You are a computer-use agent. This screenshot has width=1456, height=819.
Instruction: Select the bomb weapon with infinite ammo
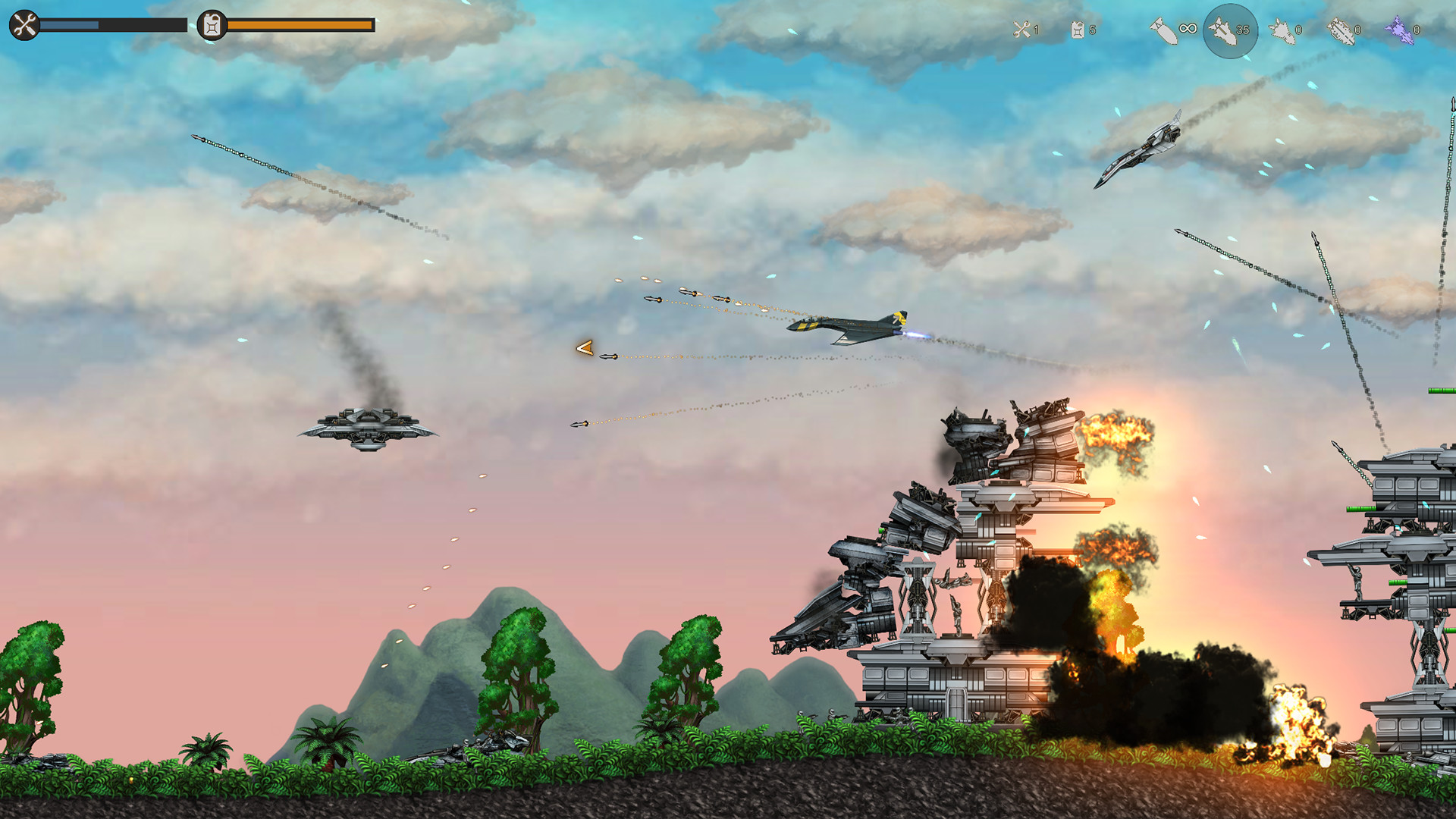[x=1164, y=30]
